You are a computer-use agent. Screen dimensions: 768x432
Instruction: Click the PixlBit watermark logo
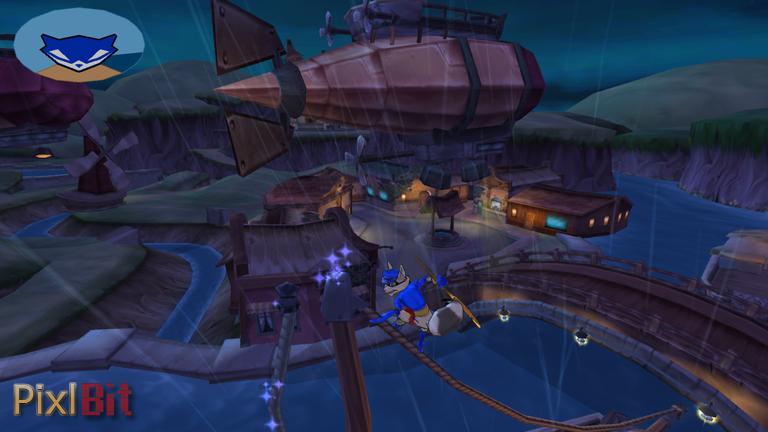[72, 399]
